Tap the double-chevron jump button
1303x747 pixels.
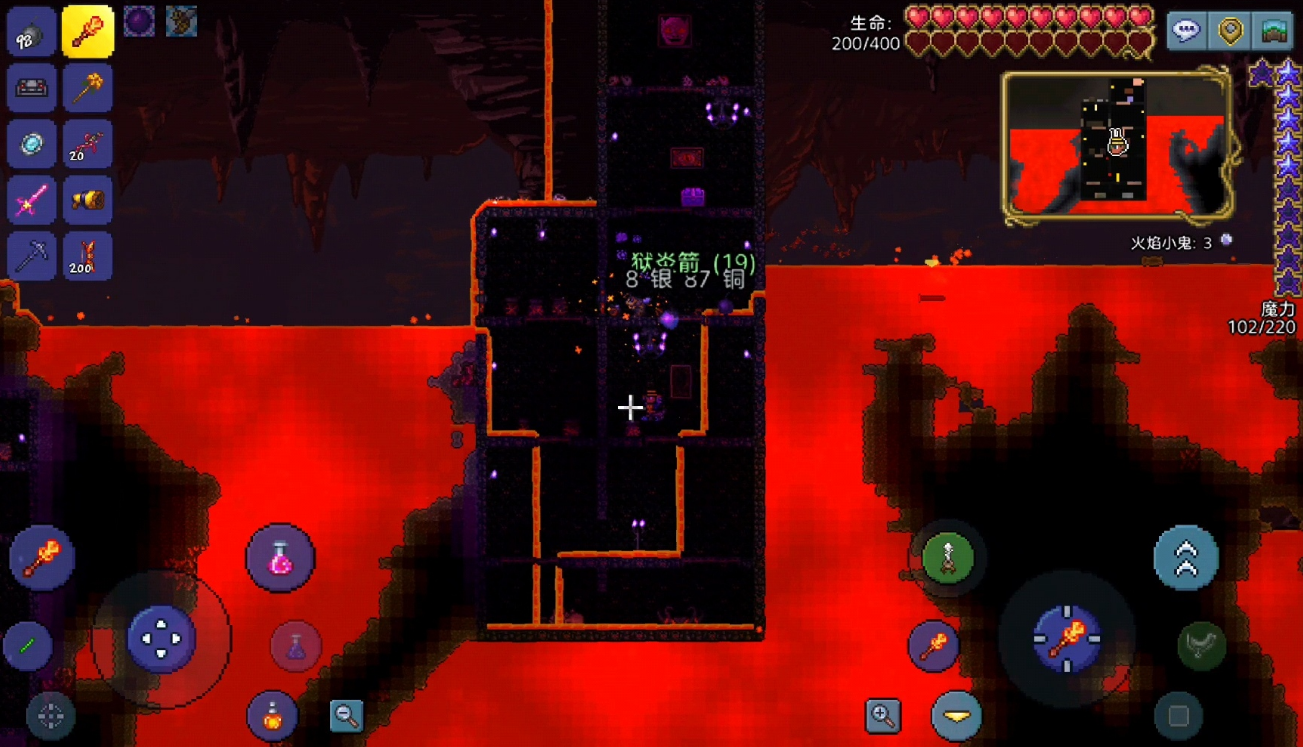click(x=1186, y=558)
